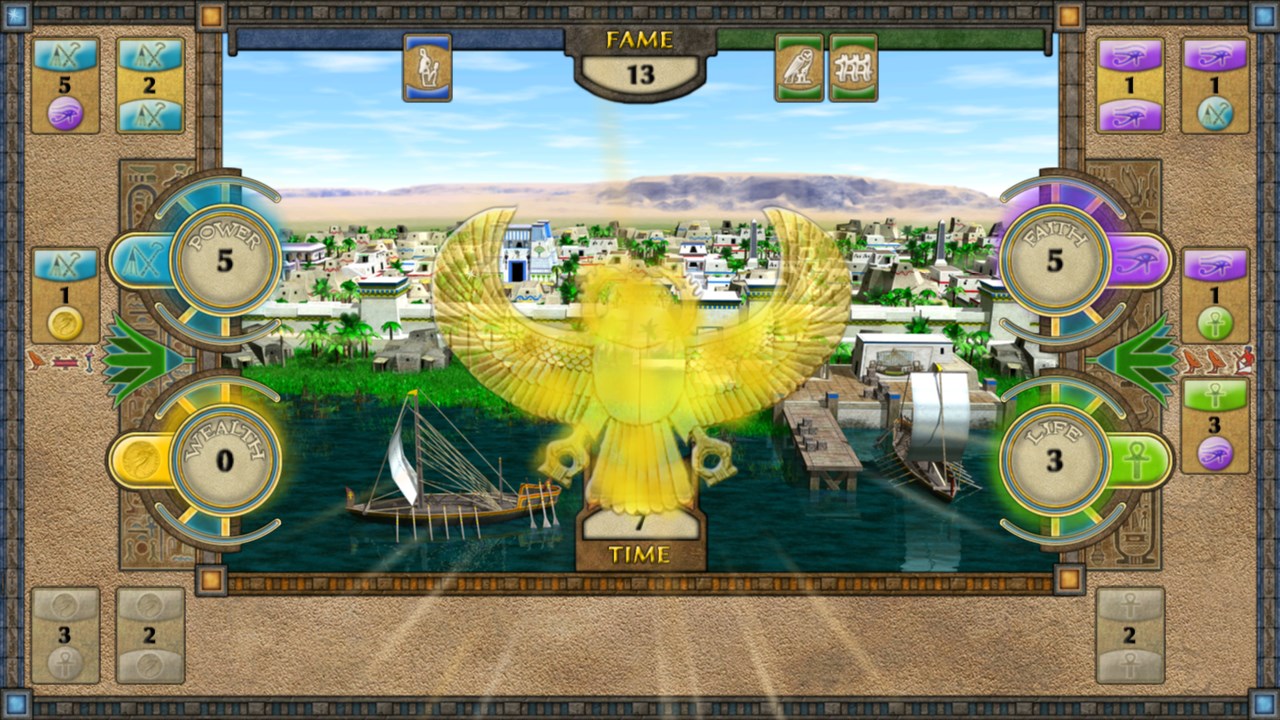Play the Power card showing 2
This screenshot has height=720, width=1280.
150,78
